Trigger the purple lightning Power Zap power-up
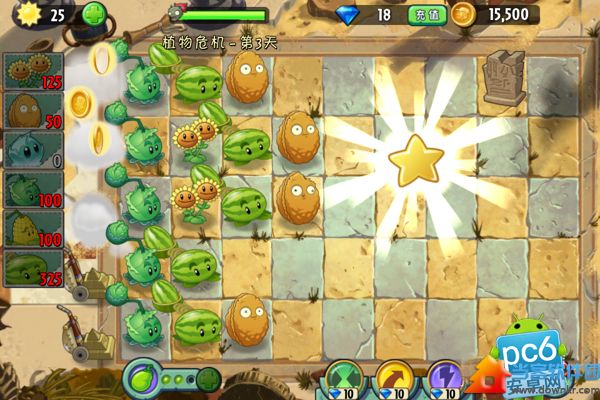 click(444, 381)
